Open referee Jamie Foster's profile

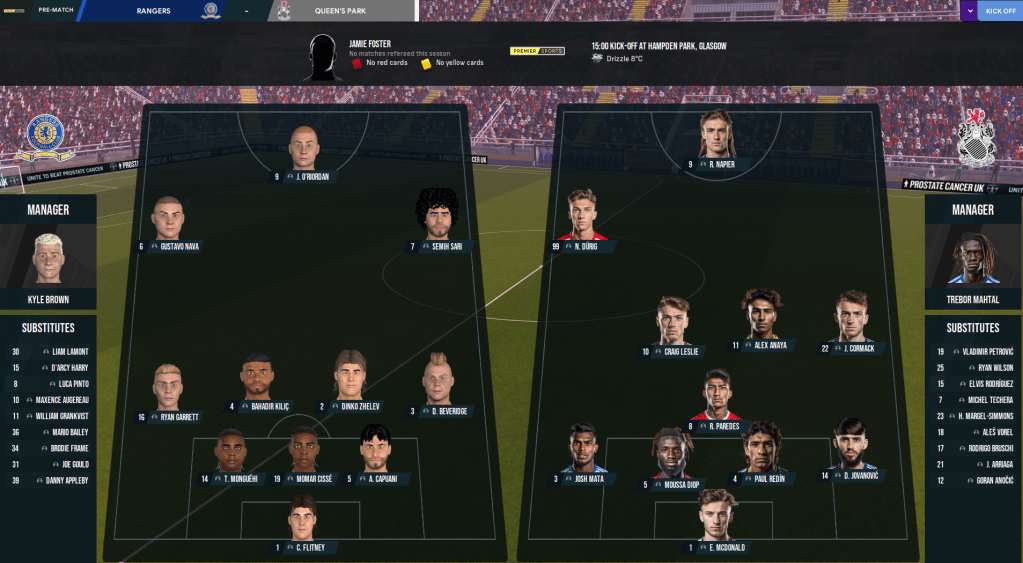[x=369, y=44]
